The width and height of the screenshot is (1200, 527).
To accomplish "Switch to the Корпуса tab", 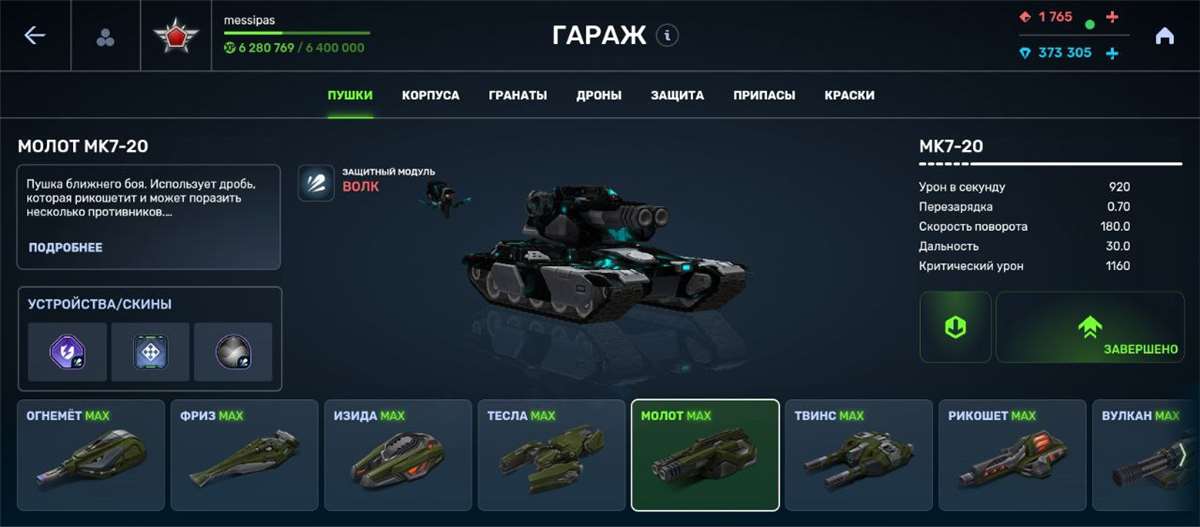I will coord(431,96).
